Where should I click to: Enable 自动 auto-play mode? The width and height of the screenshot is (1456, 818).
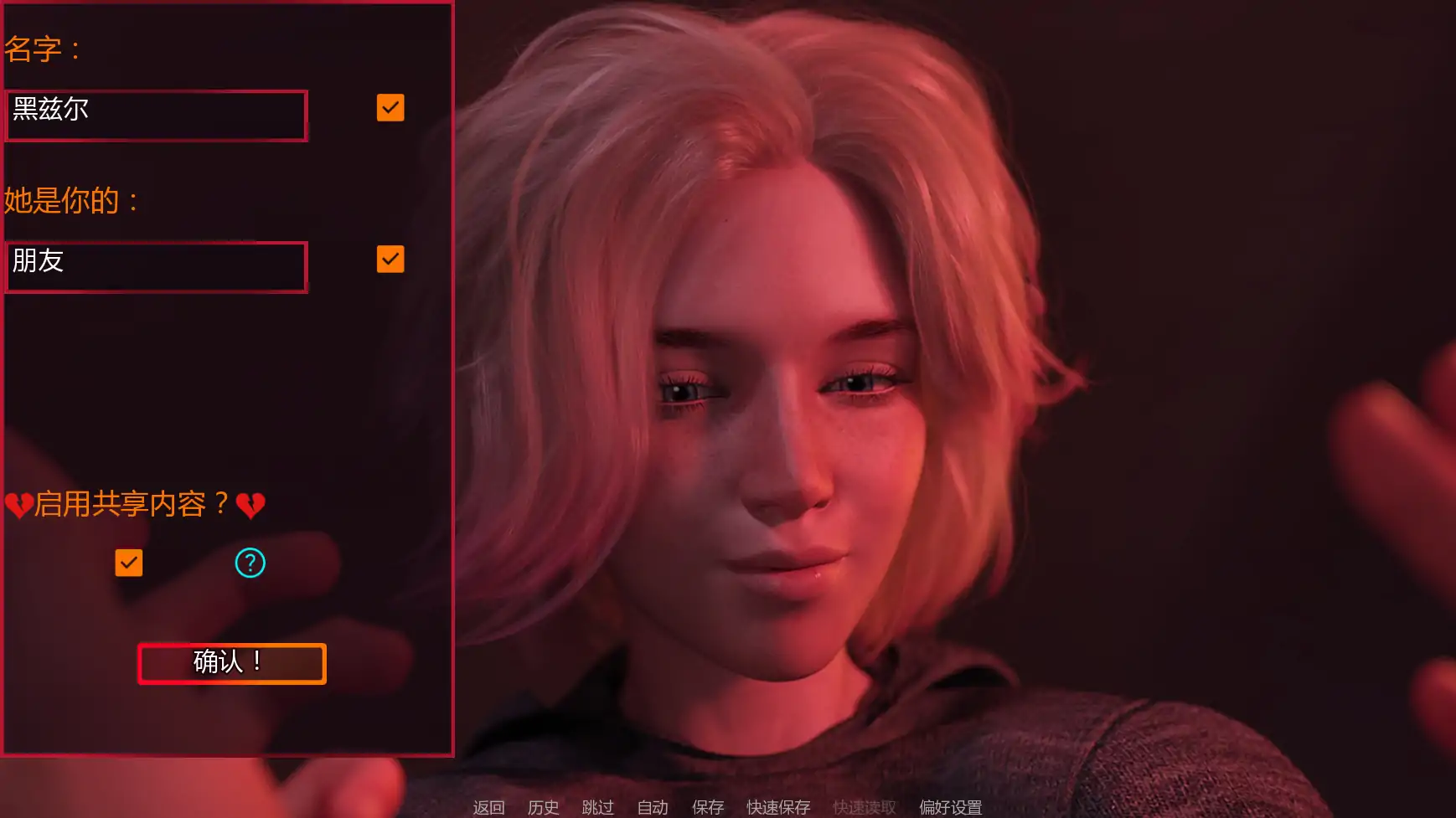coord(653,807)
